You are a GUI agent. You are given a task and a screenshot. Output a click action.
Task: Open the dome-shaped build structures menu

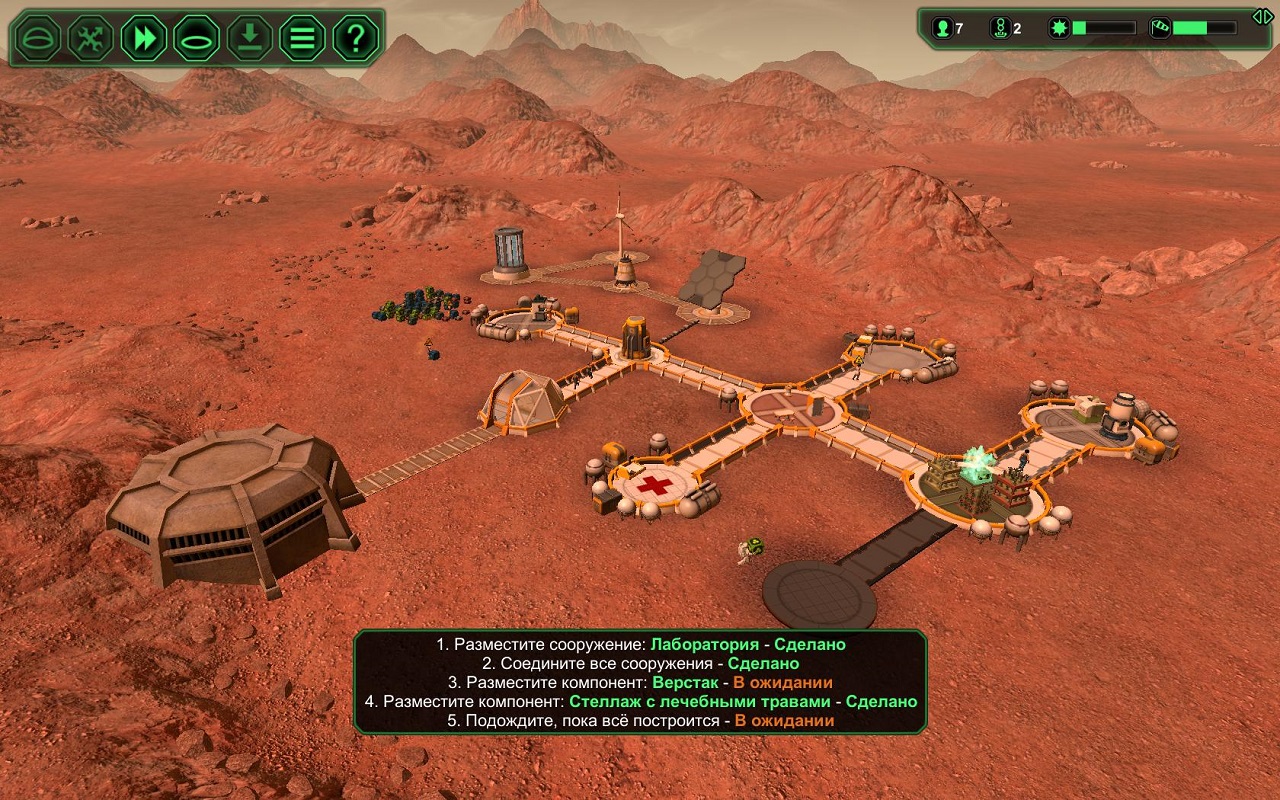tap(37, 38)
